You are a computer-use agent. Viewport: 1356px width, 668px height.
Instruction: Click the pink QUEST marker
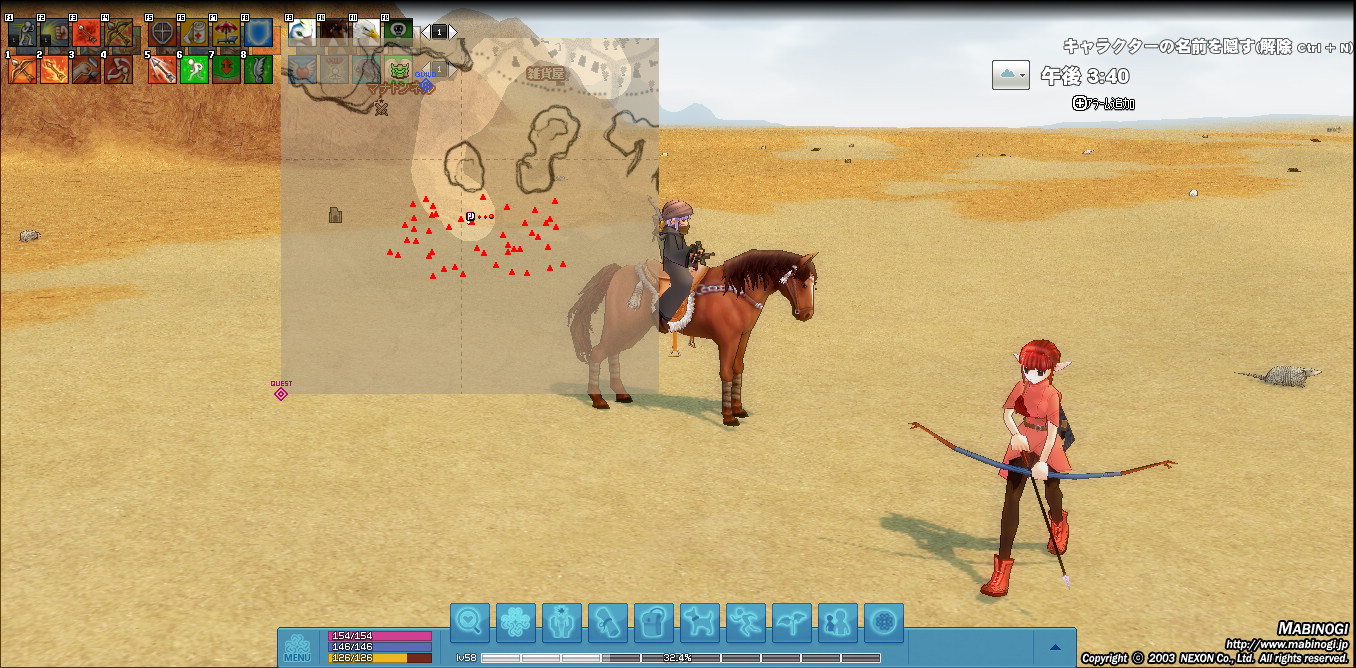[281, 393]
